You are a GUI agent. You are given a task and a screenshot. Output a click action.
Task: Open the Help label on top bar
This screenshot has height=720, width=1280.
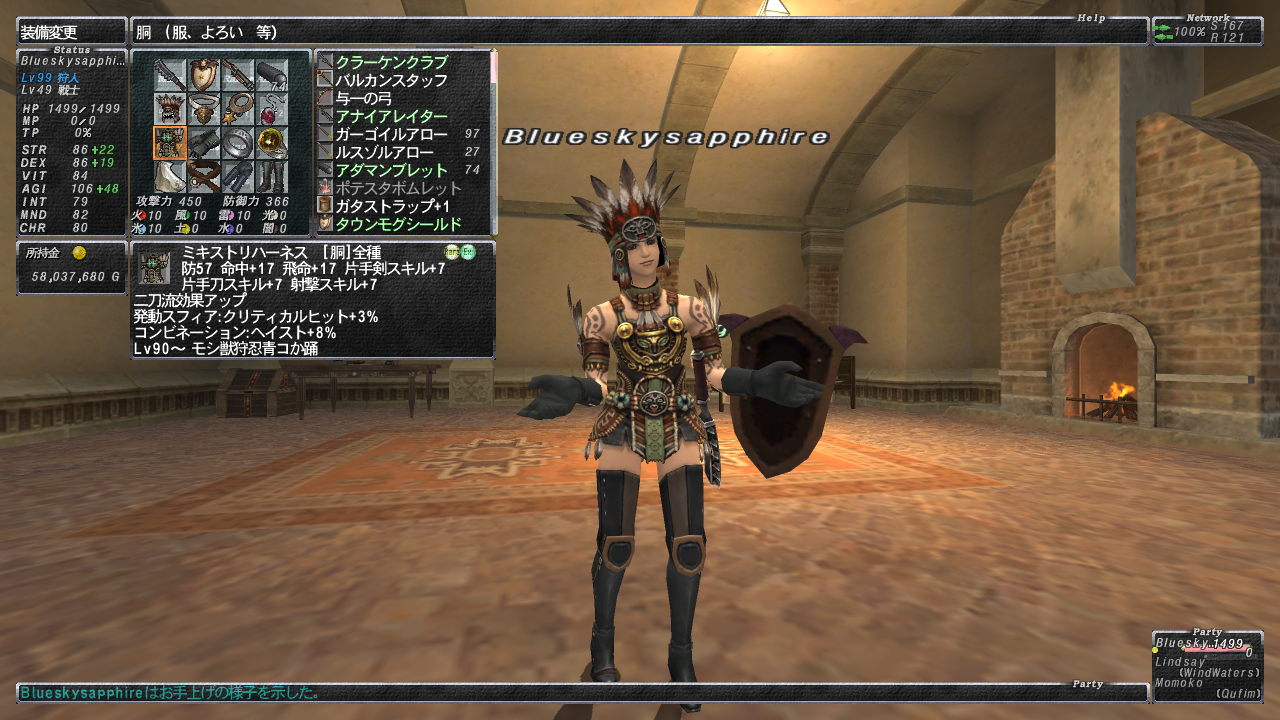coord(1091,18)
